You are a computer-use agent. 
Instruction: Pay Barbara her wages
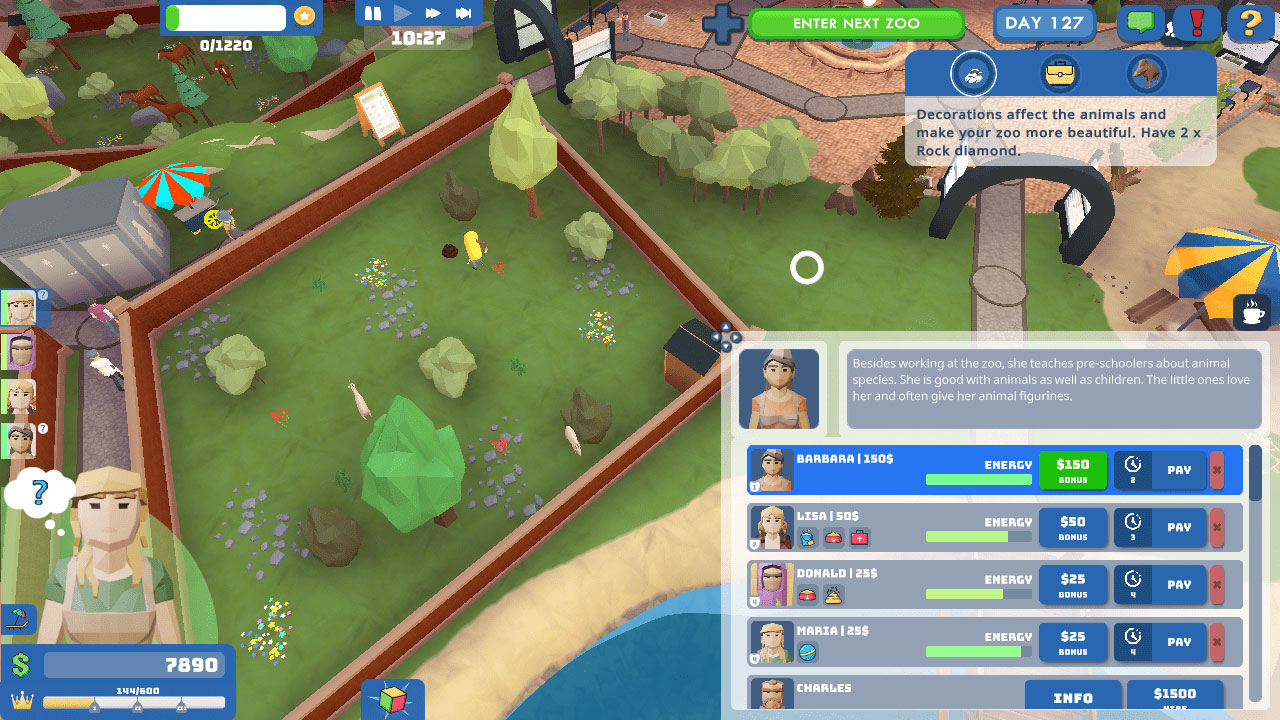(1180, 470)
